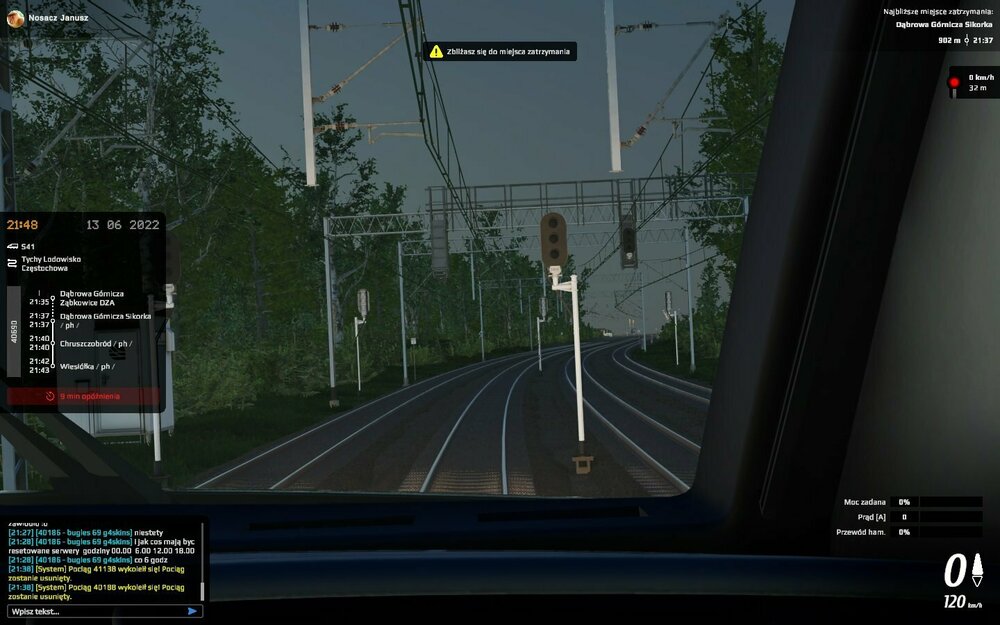Select the Dąbrowa Górnicza Ząbkowice DZA timetable row
Image resolution: width=1000 pixels, height=625 pixels.
92,298
